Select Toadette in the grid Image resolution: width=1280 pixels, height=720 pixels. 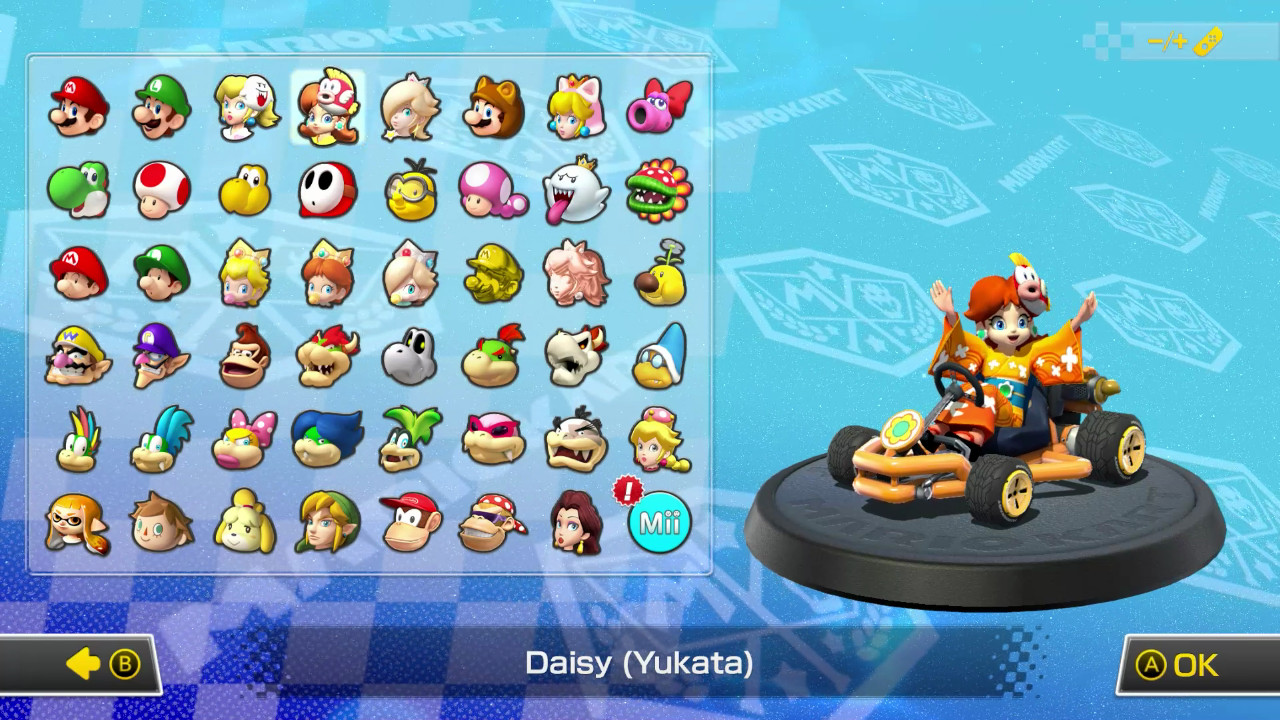point(491,190)
